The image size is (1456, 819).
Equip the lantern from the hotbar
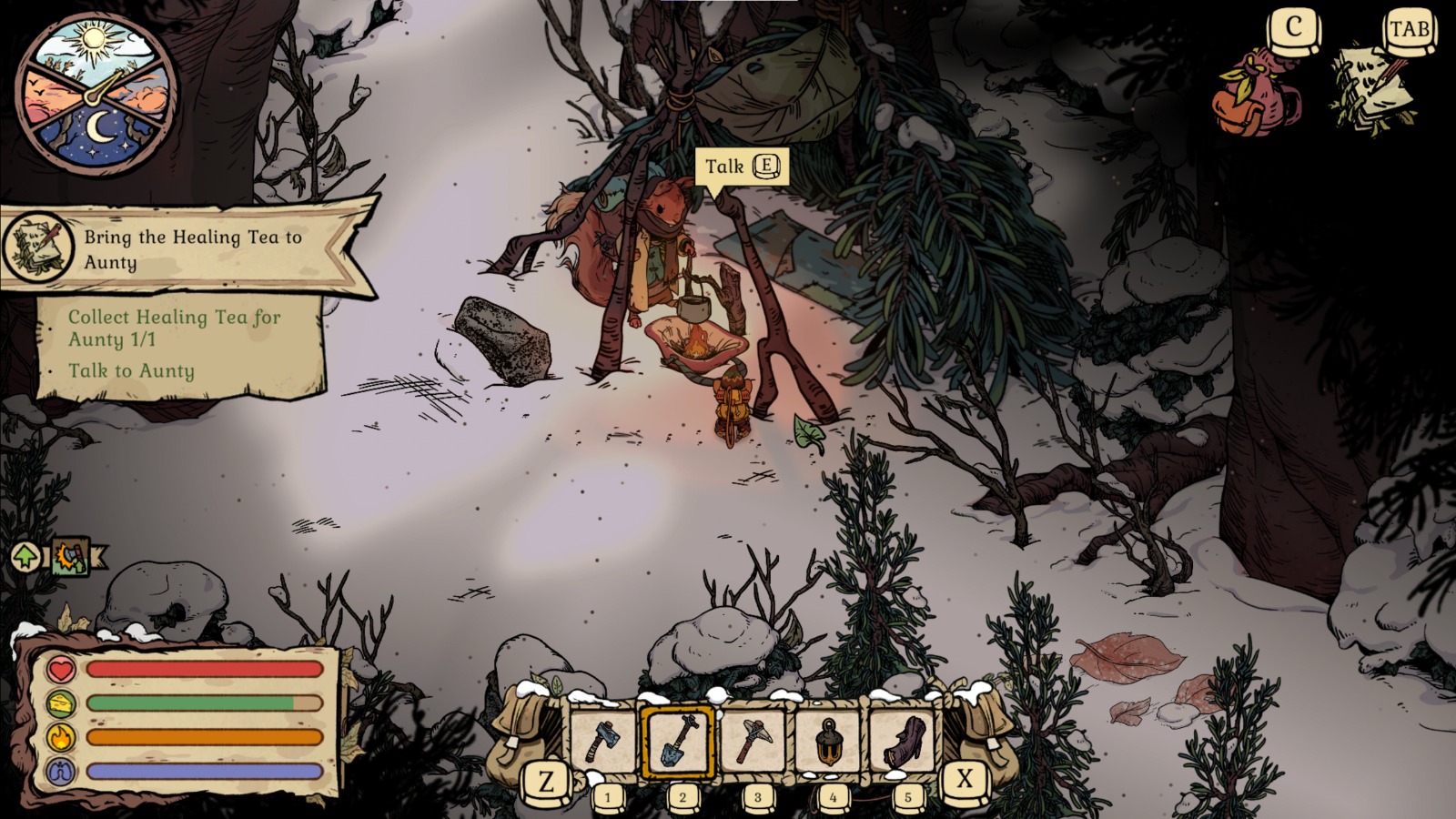(x=829, y=741)
